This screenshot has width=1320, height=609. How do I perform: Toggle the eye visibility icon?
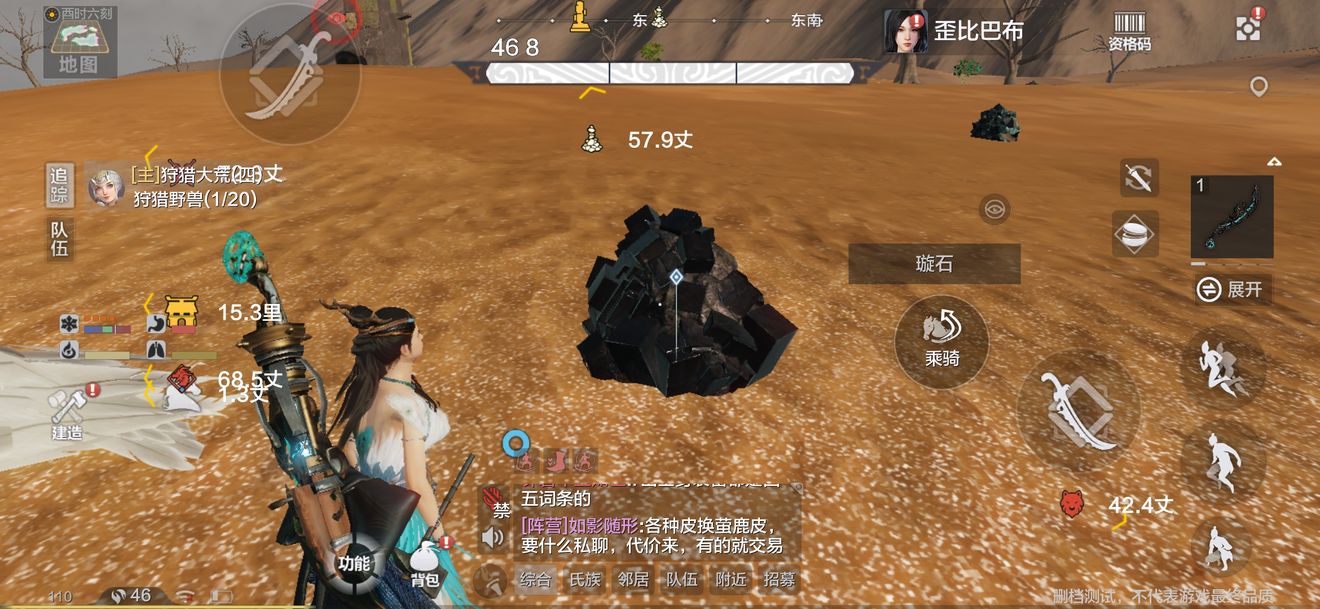point(994,209)
